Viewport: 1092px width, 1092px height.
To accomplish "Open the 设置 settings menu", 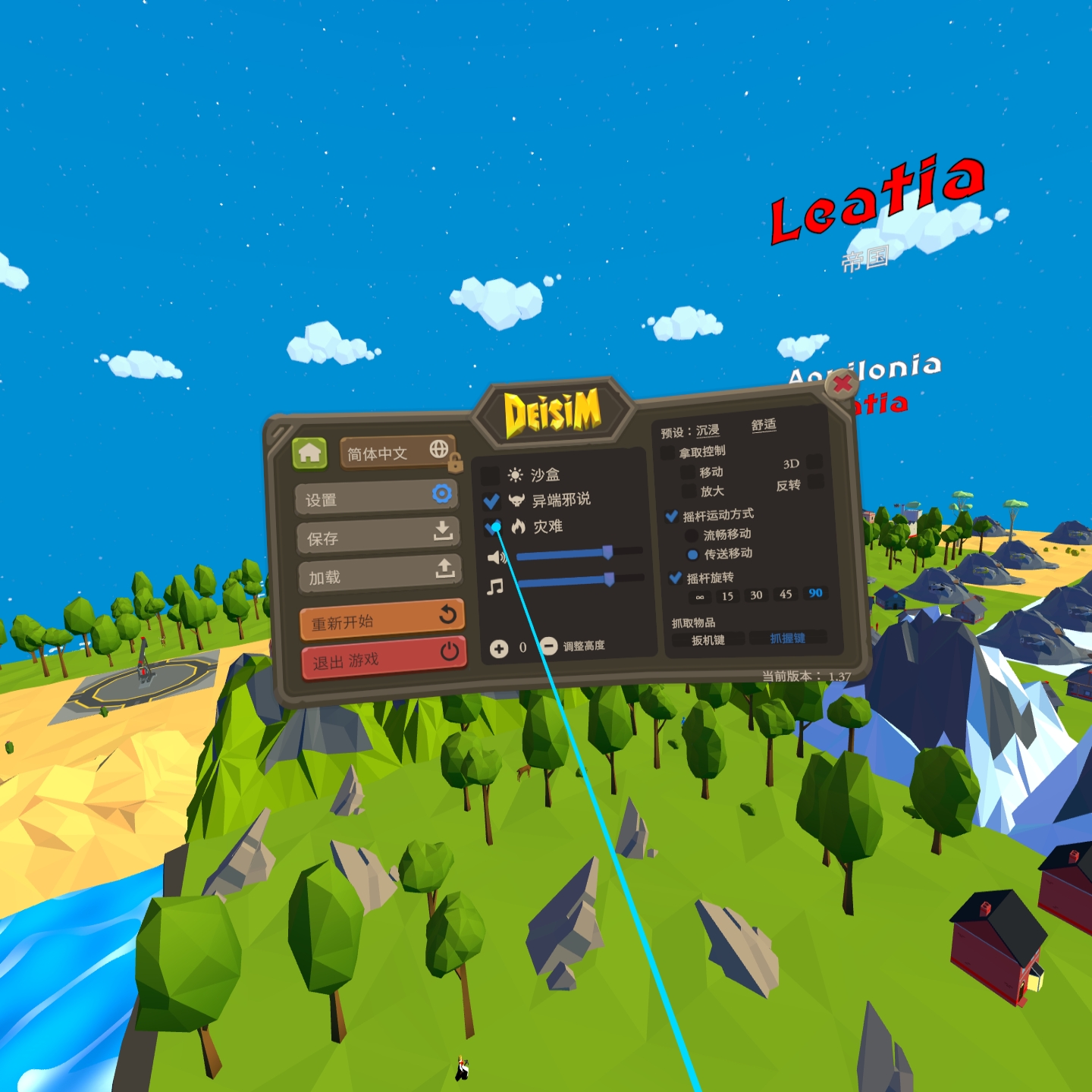I will pos(376,498).
